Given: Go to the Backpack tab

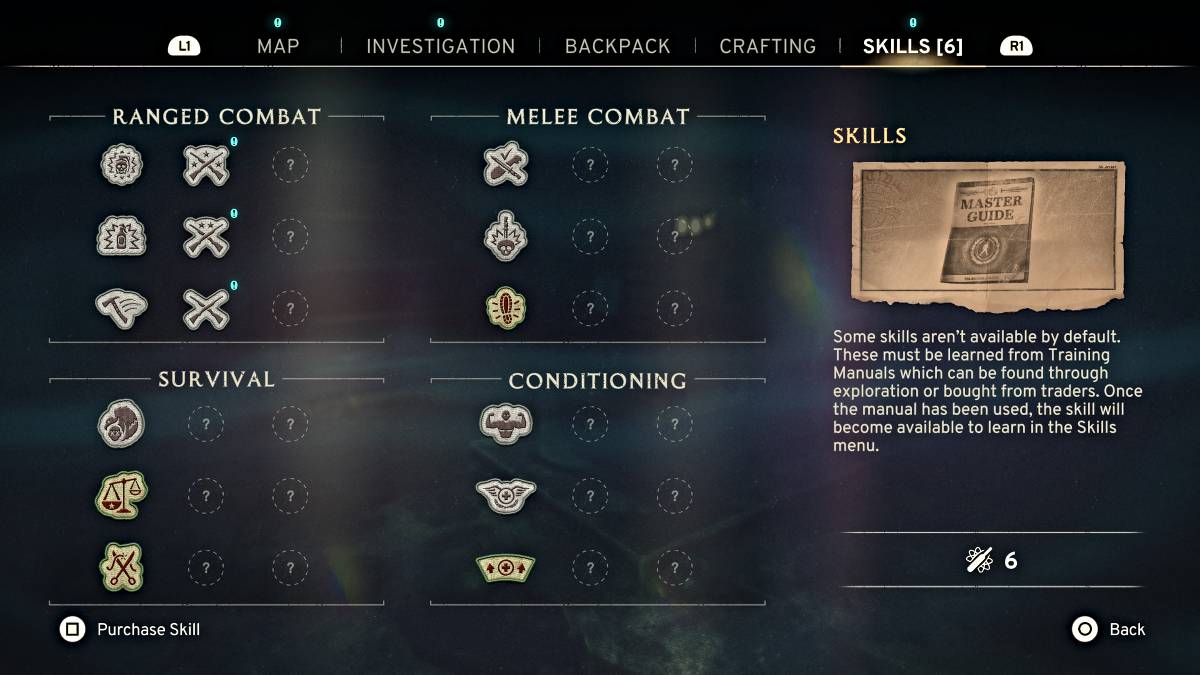Looking at the screenshot, I should coord(617,46).
